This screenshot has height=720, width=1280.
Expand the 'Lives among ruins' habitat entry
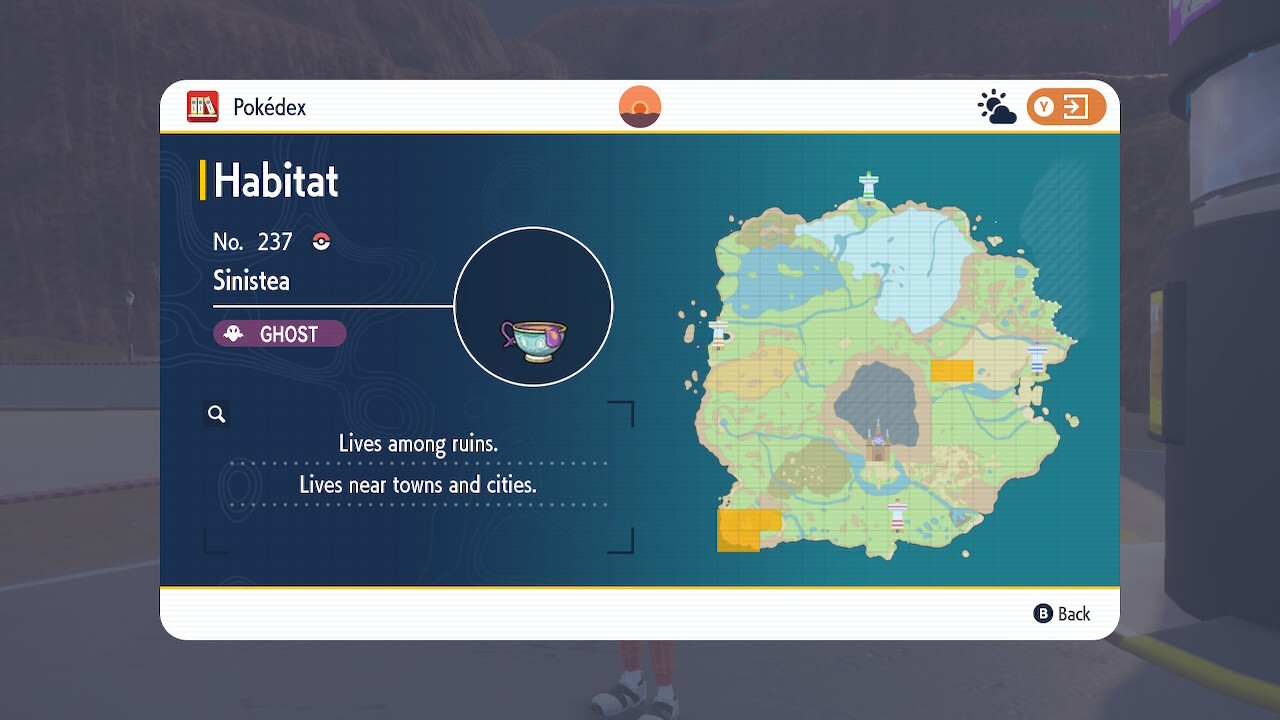(417, 443)
